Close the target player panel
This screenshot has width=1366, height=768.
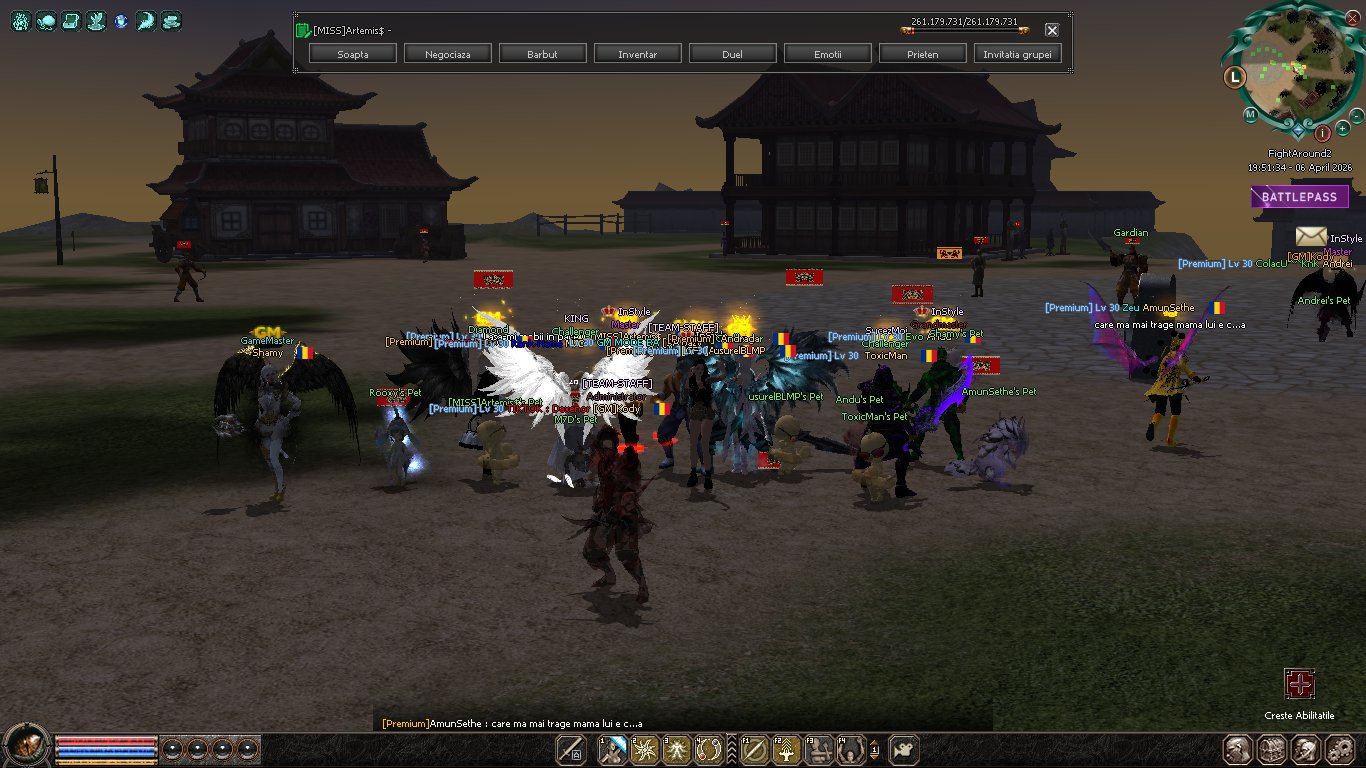point(1052,30)
